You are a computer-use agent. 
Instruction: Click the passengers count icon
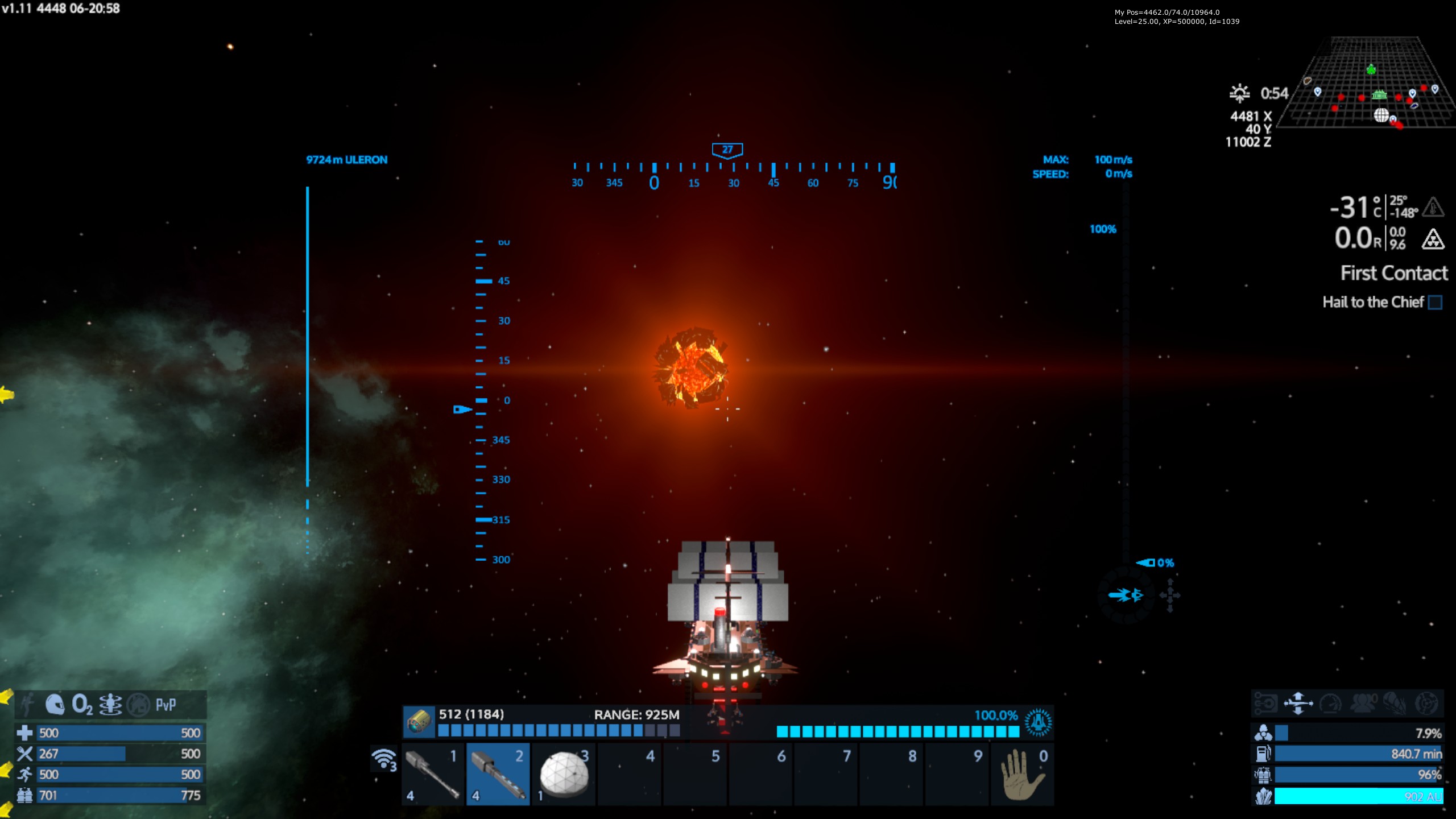pyautogui.click(x=1363, y=703)
